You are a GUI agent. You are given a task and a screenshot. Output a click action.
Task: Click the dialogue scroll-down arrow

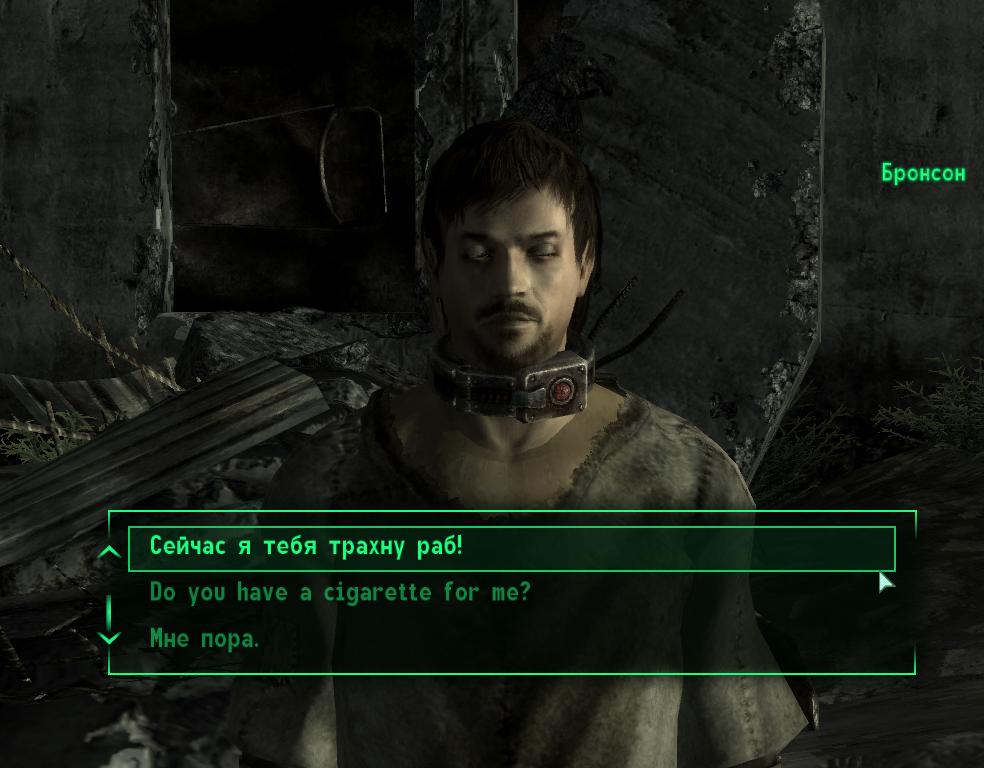pyautogui.click(x=110, y=636)
